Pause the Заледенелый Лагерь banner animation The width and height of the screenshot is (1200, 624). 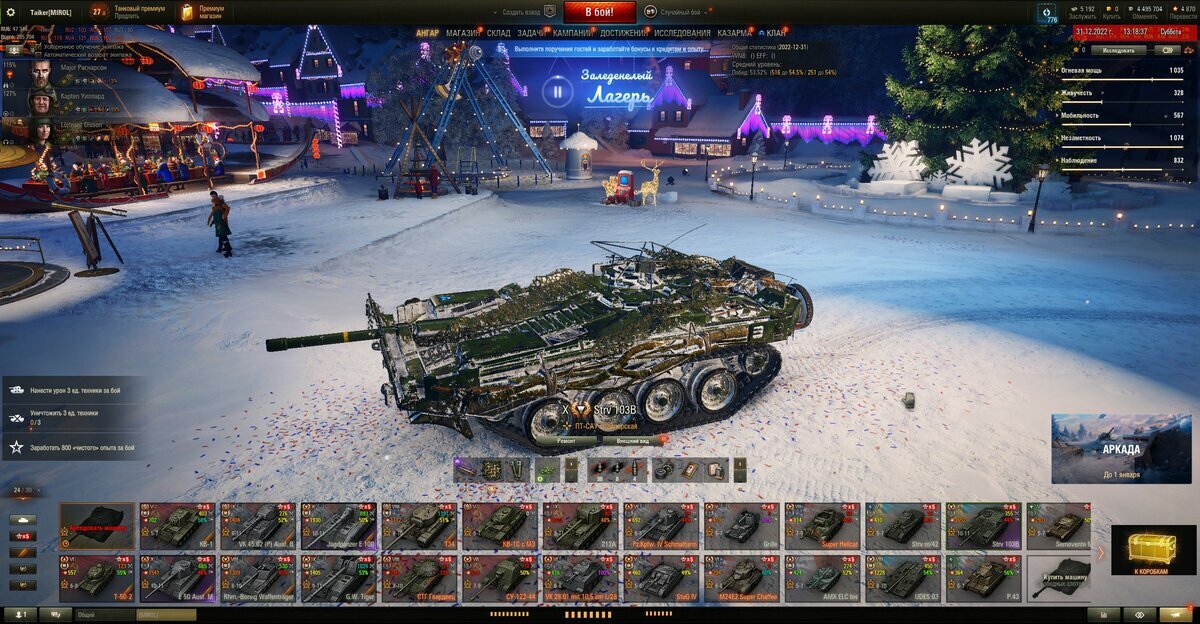[x=557, y=93]
